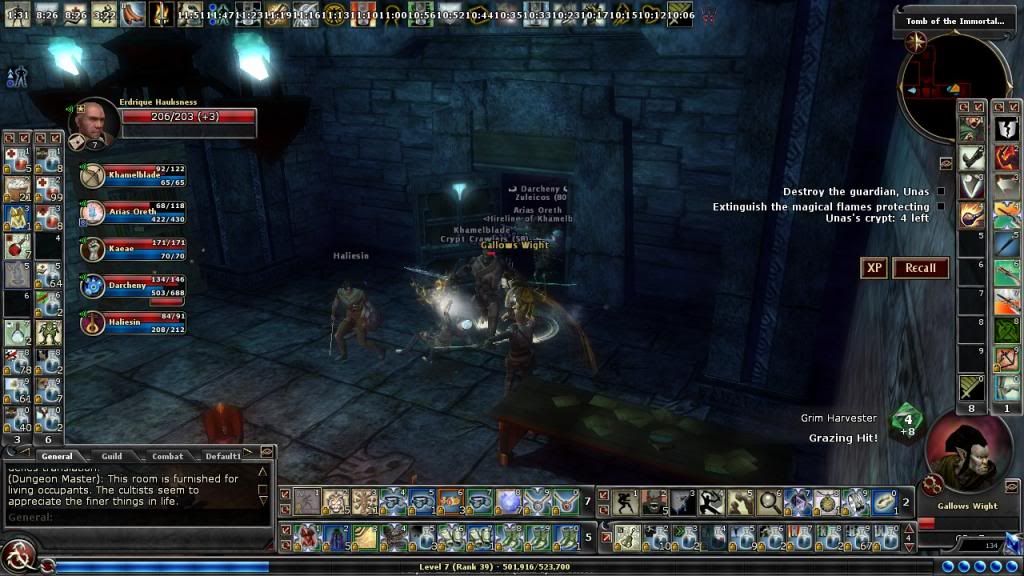Choose party member Haliesin's portrait
Screen dimensions: 1024x576
coord(93,322)
